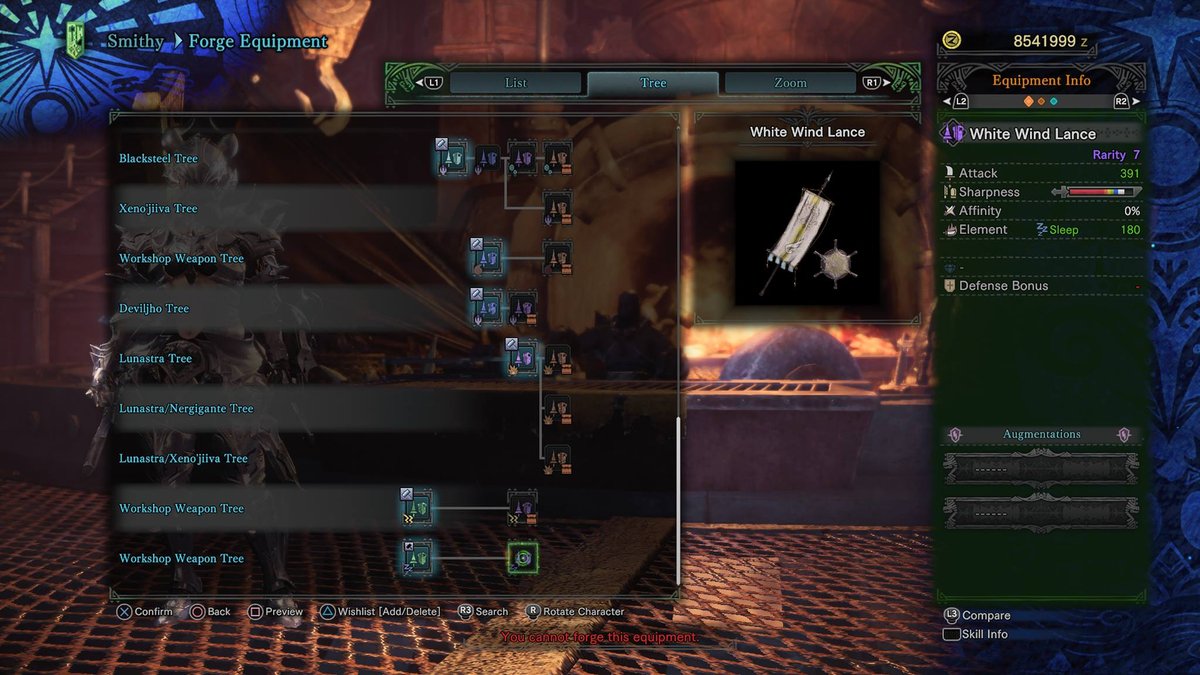Screen dimensions: 1200x675
Task: Switch to the List tab
Action: pos(515,83)
